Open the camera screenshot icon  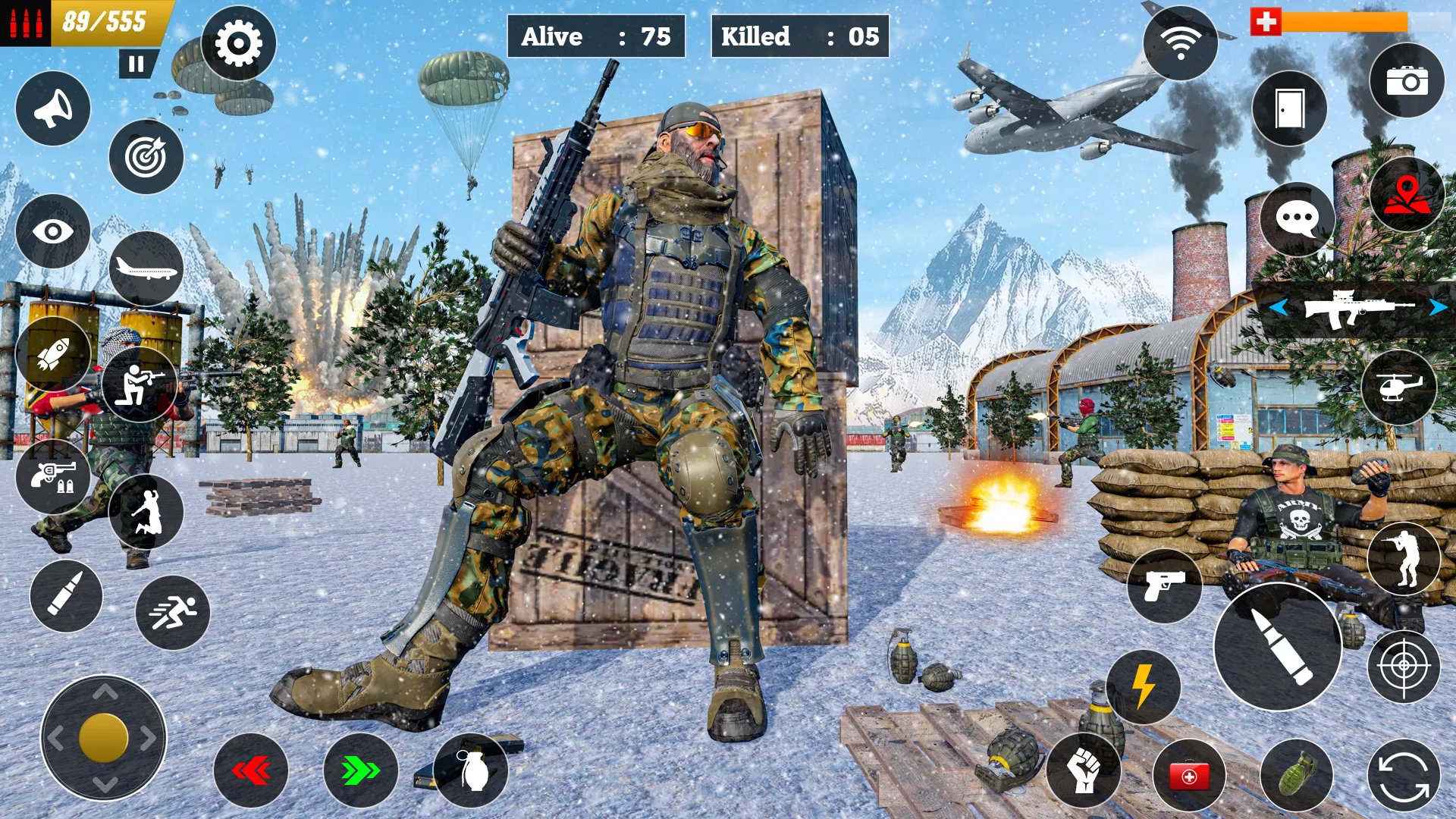pos(1407,83)
